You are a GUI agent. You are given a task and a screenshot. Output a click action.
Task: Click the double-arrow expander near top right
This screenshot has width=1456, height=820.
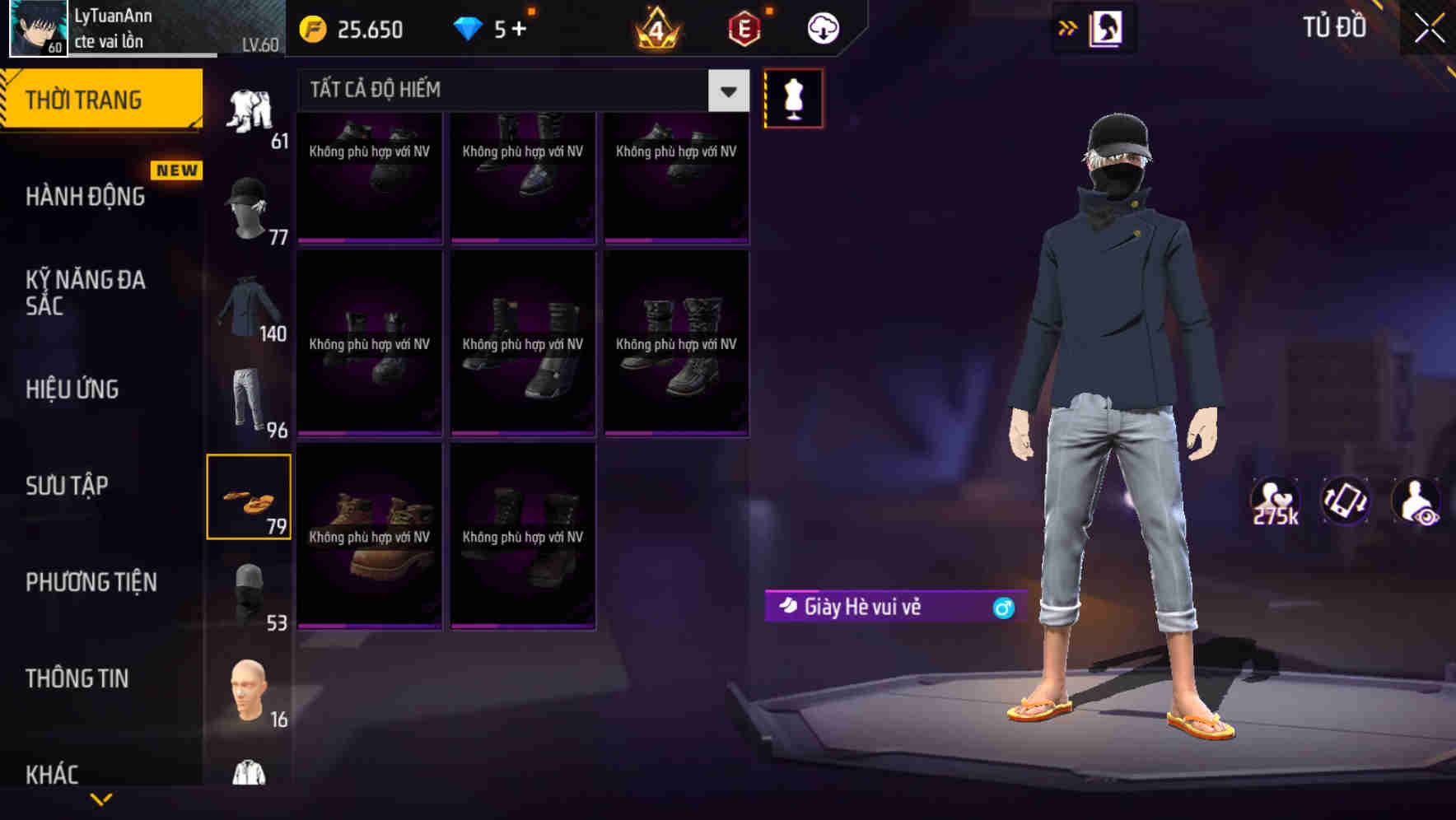pyautogui.click(x=1068, y=27)
